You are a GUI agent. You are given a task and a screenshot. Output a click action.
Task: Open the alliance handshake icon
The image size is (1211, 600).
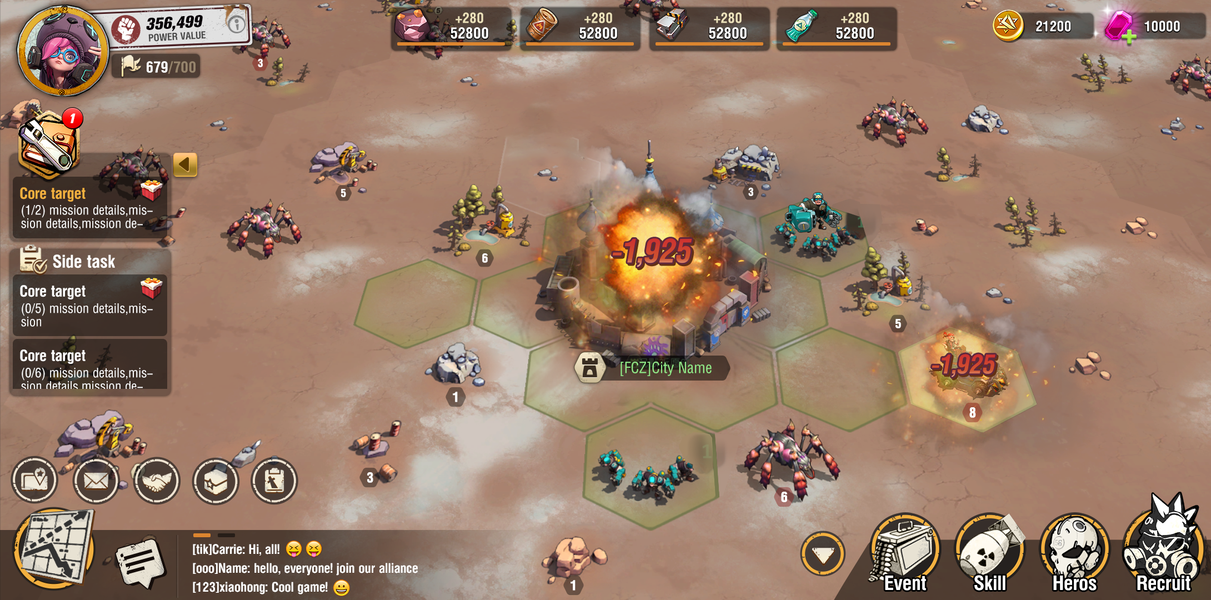(156, 481)
